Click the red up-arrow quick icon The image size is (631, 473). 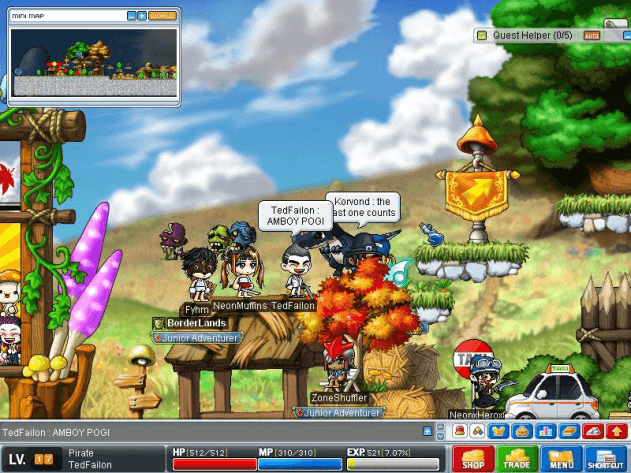[616, 431]
